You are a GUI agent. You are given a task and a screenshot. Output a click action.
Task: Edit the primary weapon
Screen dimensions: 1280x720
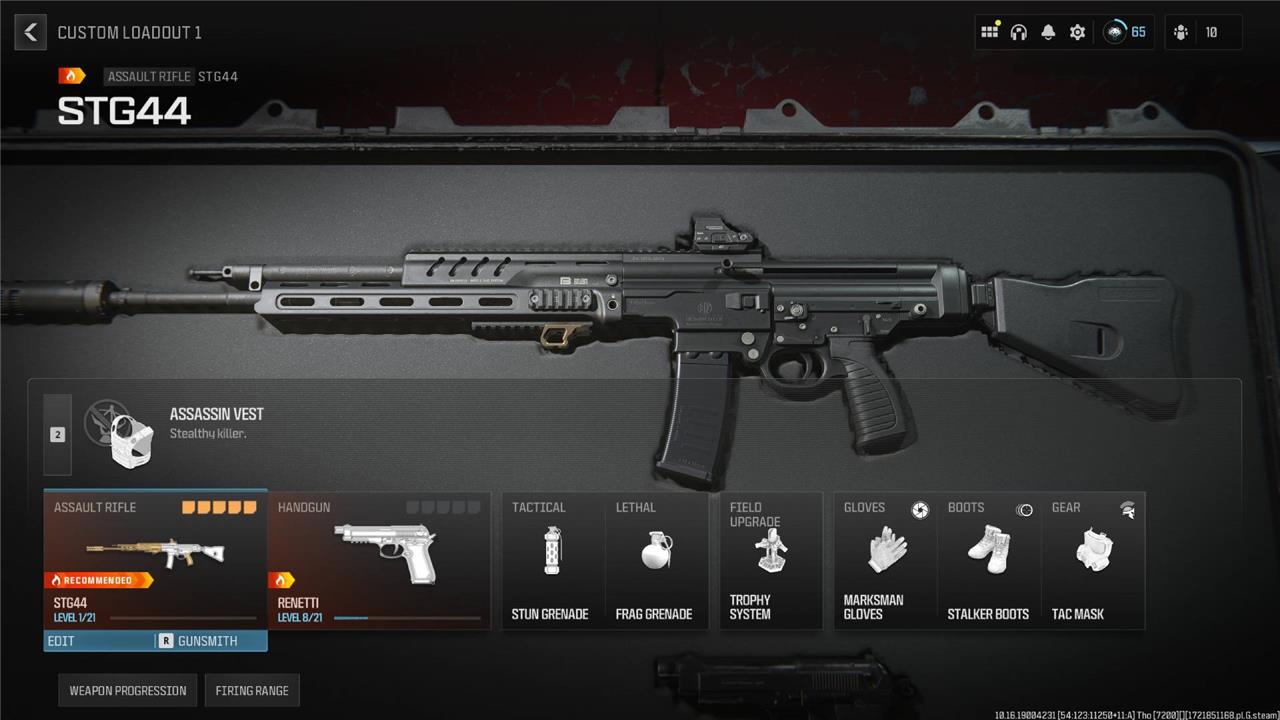[98, 641]
